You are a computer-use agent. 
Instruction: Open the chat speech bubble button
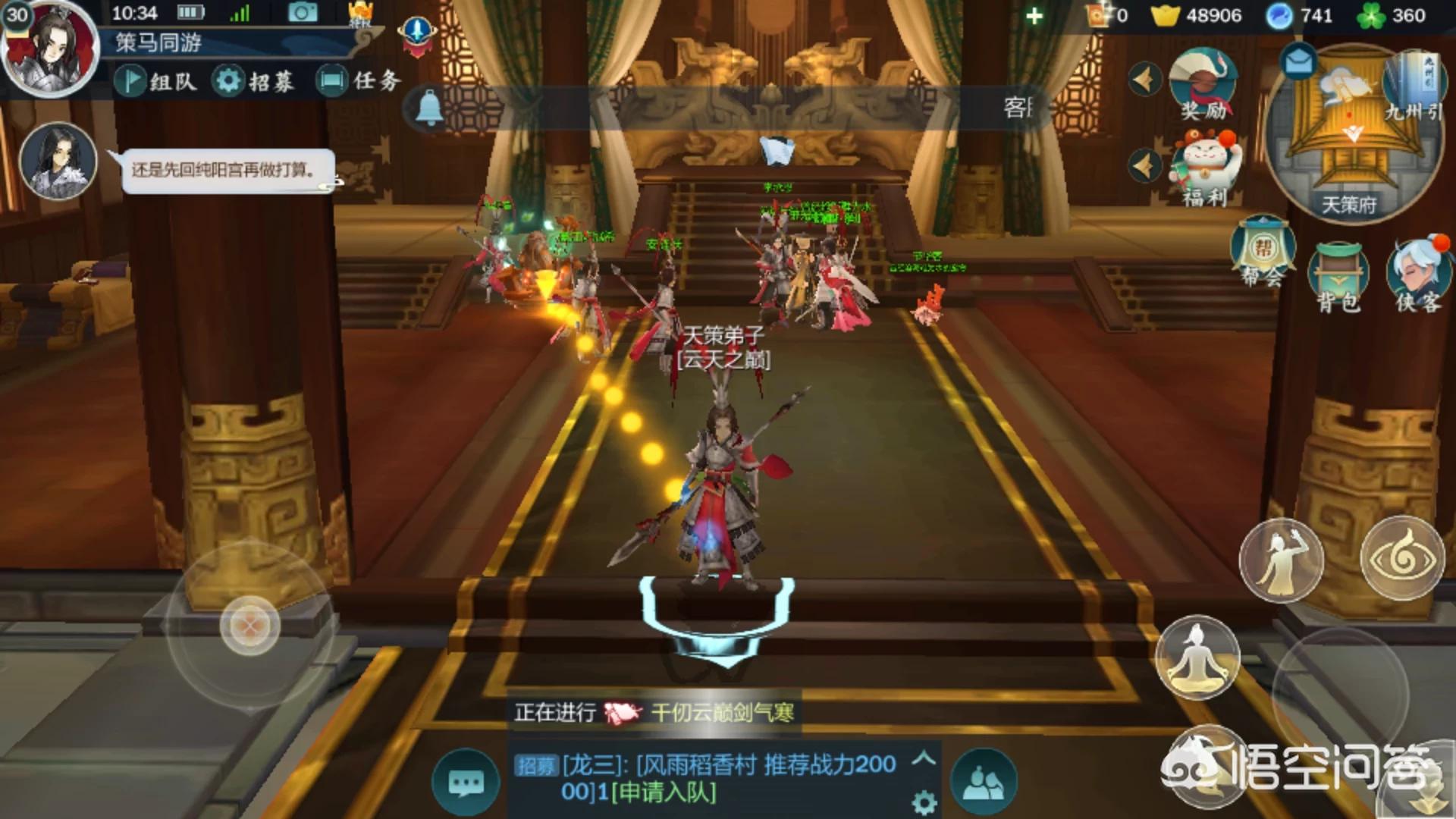click(x=466, y=783)
